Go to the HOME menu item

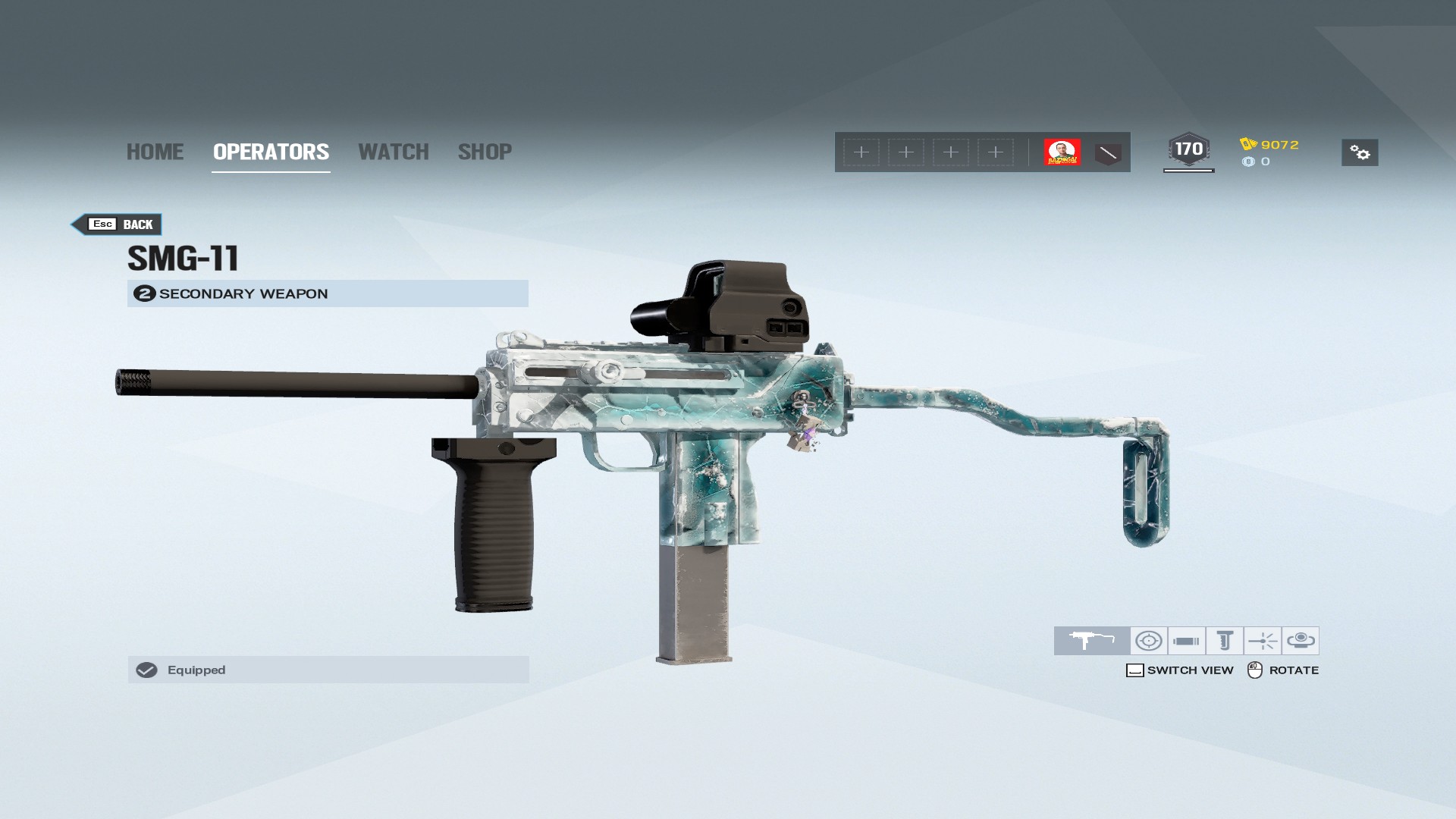(x=155, y=152)
